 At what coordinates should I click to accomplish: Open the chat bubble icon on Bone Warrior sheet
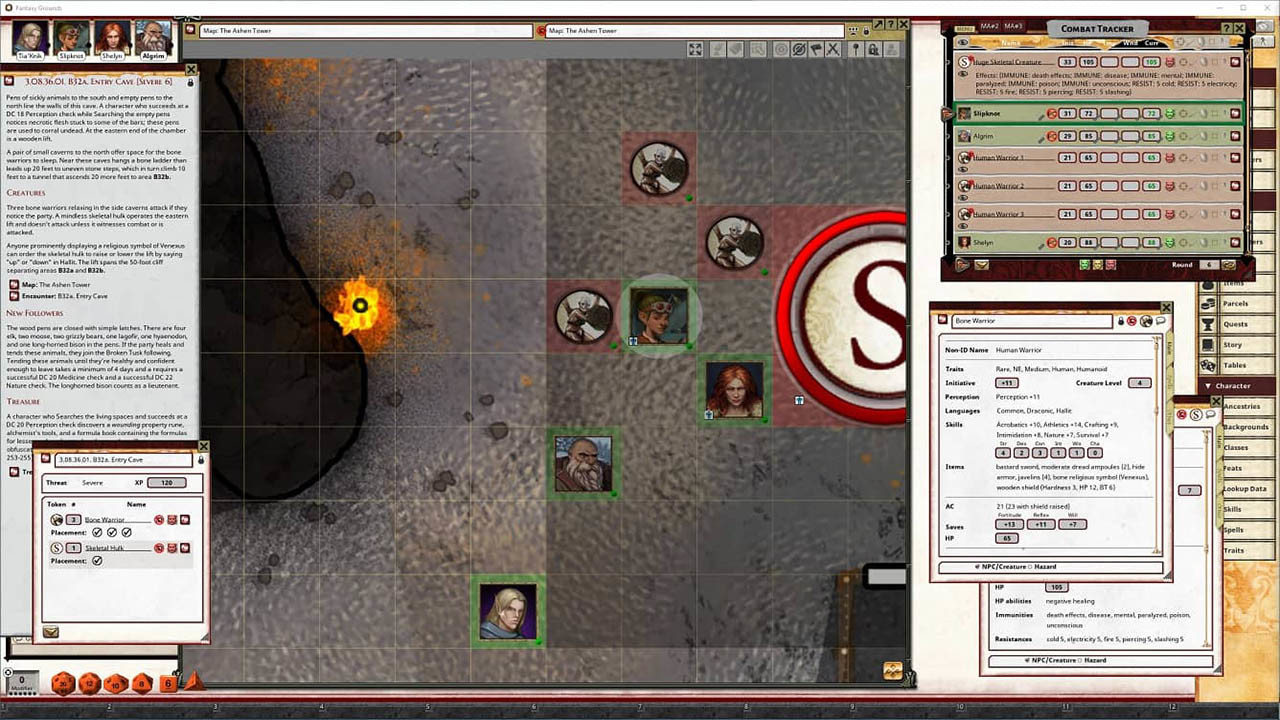[x=1161, y=321]
